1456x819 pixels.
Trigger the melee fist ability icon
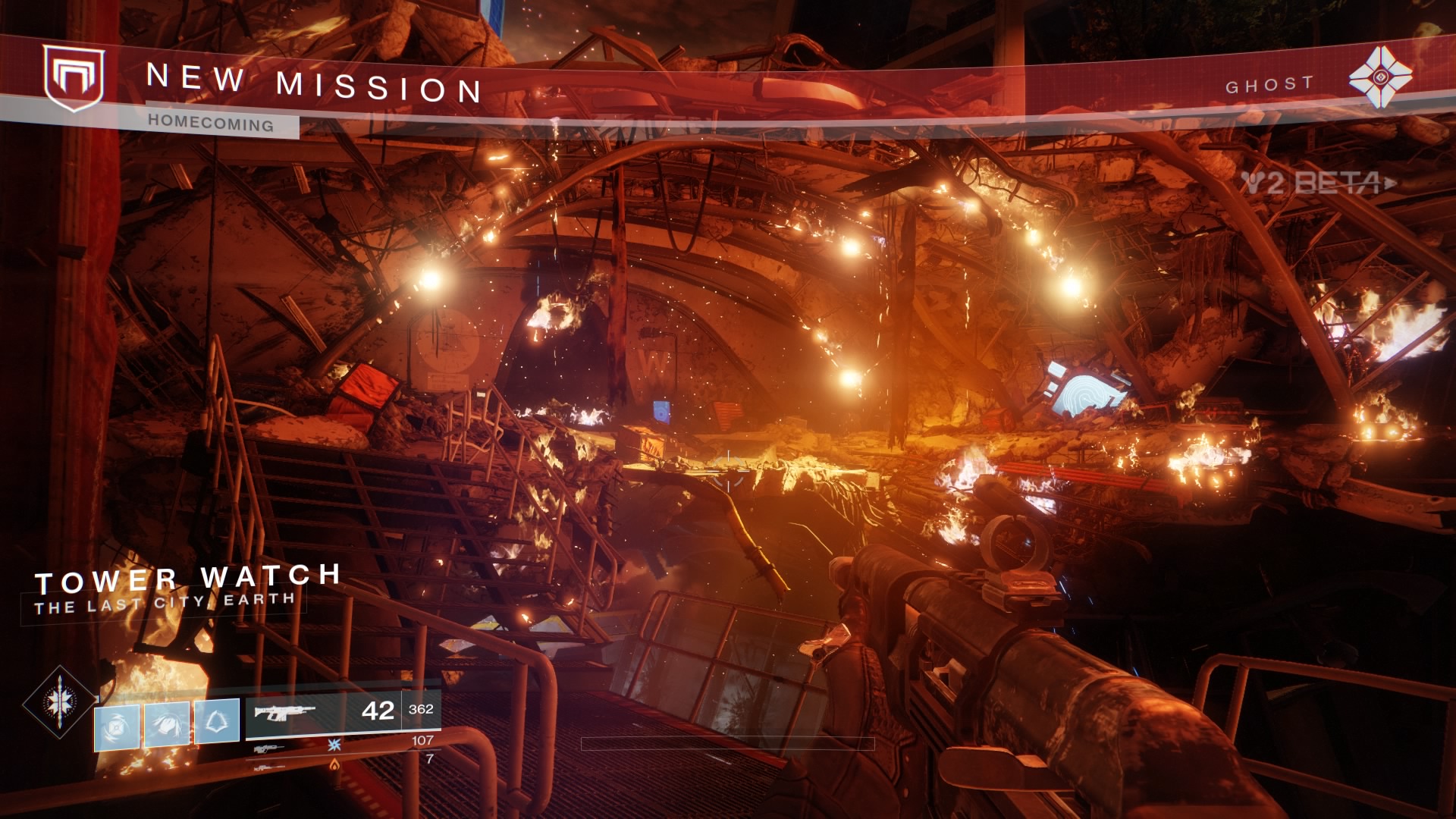(x=167, y=724)
